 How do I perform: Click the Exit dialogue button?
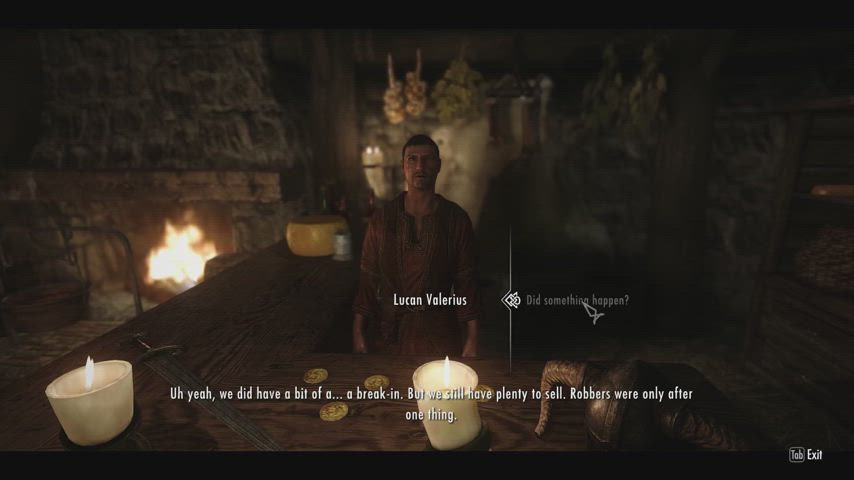coord(806,455)
